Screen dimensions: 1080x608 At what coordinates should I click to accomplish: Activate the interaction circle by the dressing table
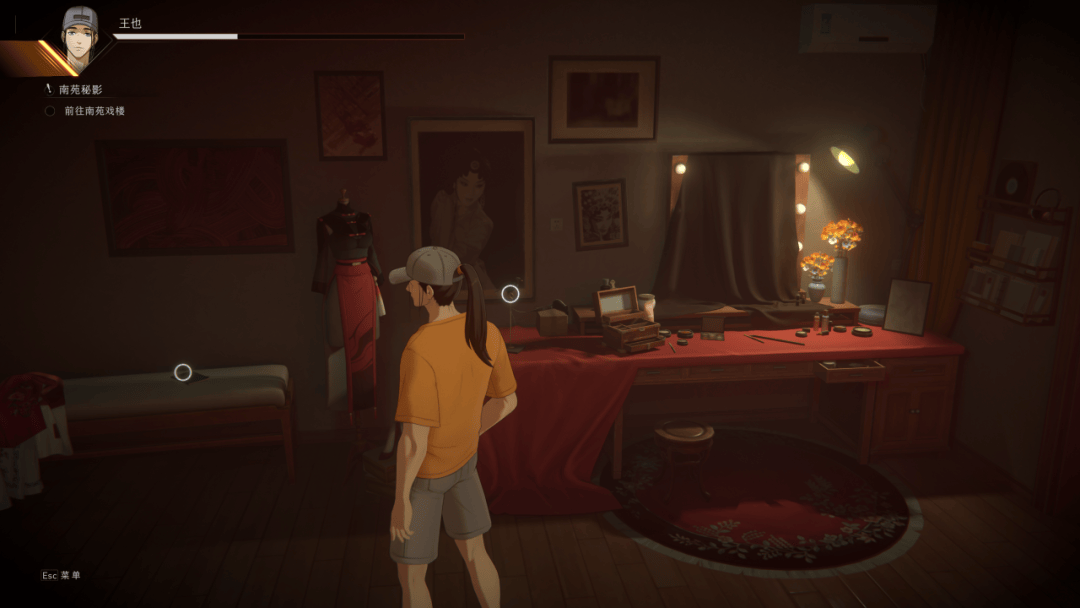[x=510, y=293]
